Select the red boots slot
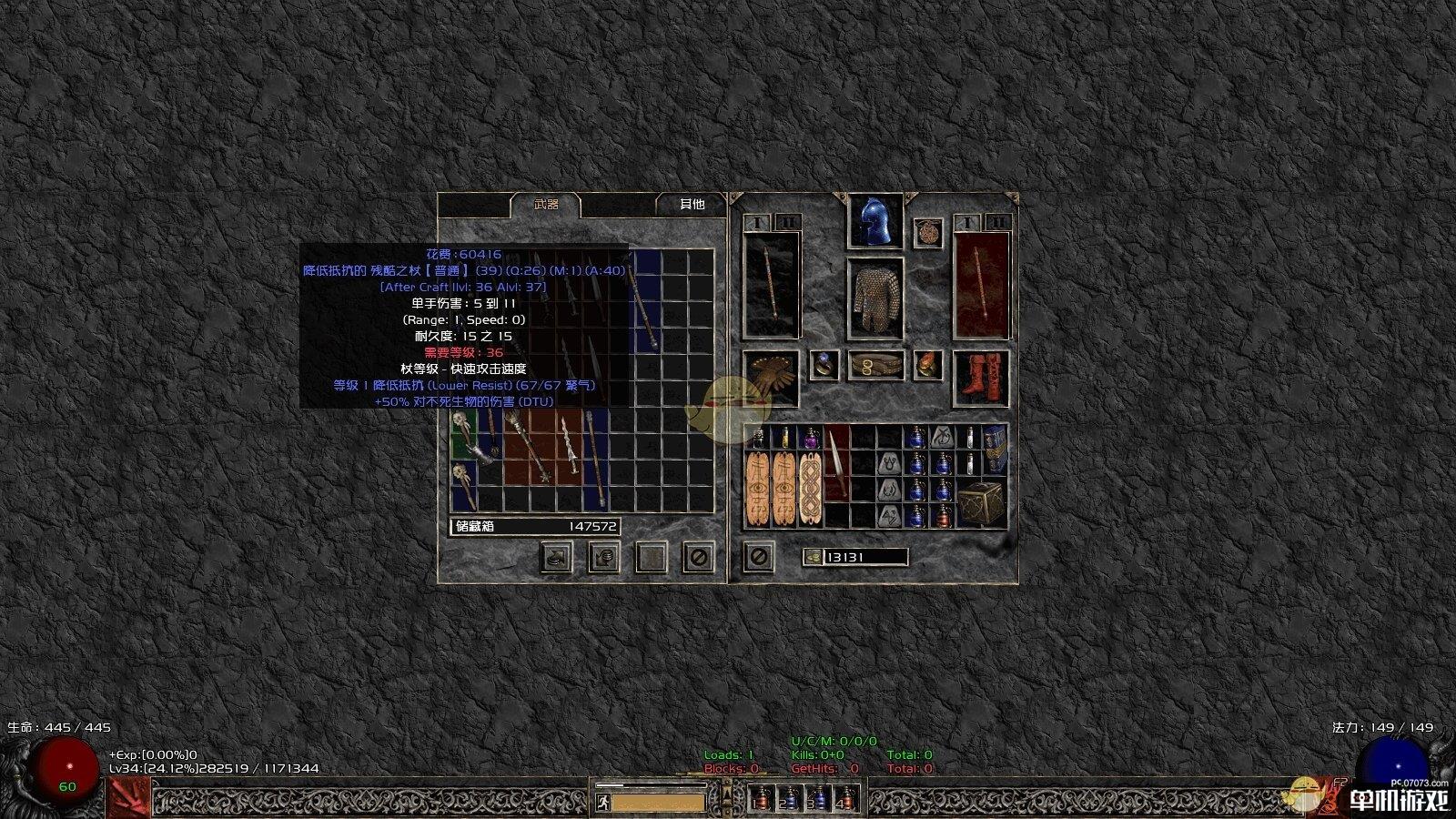Screen dimensions: 1456x819 click(x=981, y=377)
